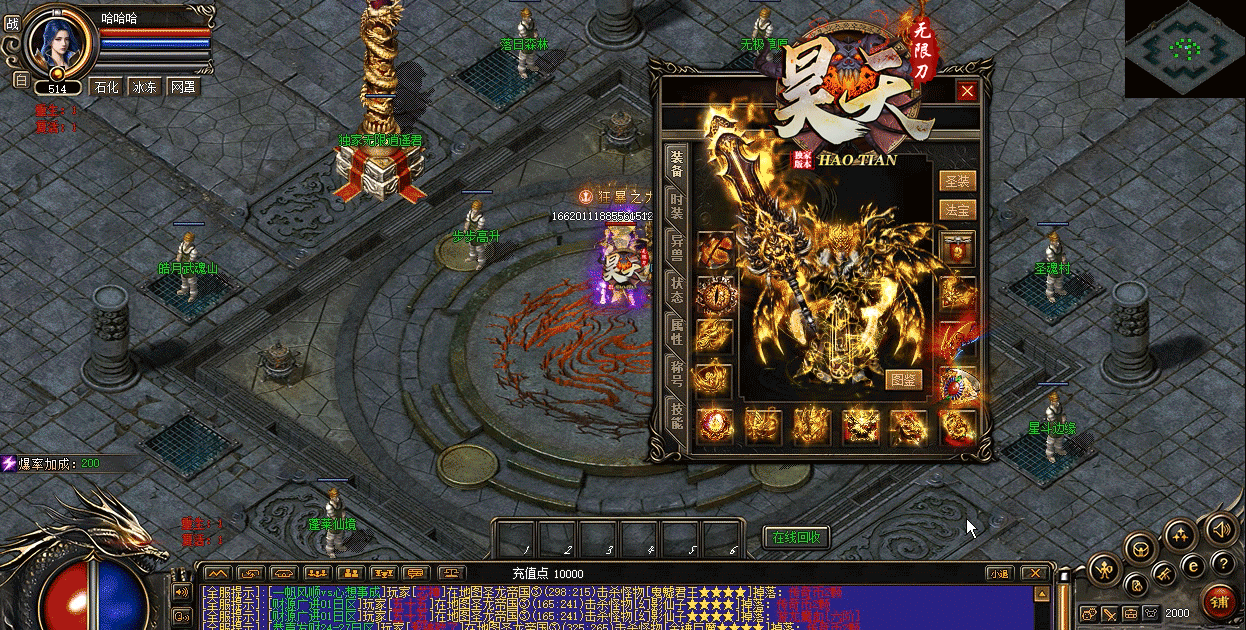
Task: Click the 网罩 button
Action: pyautogui.click(x=183, y=87)
